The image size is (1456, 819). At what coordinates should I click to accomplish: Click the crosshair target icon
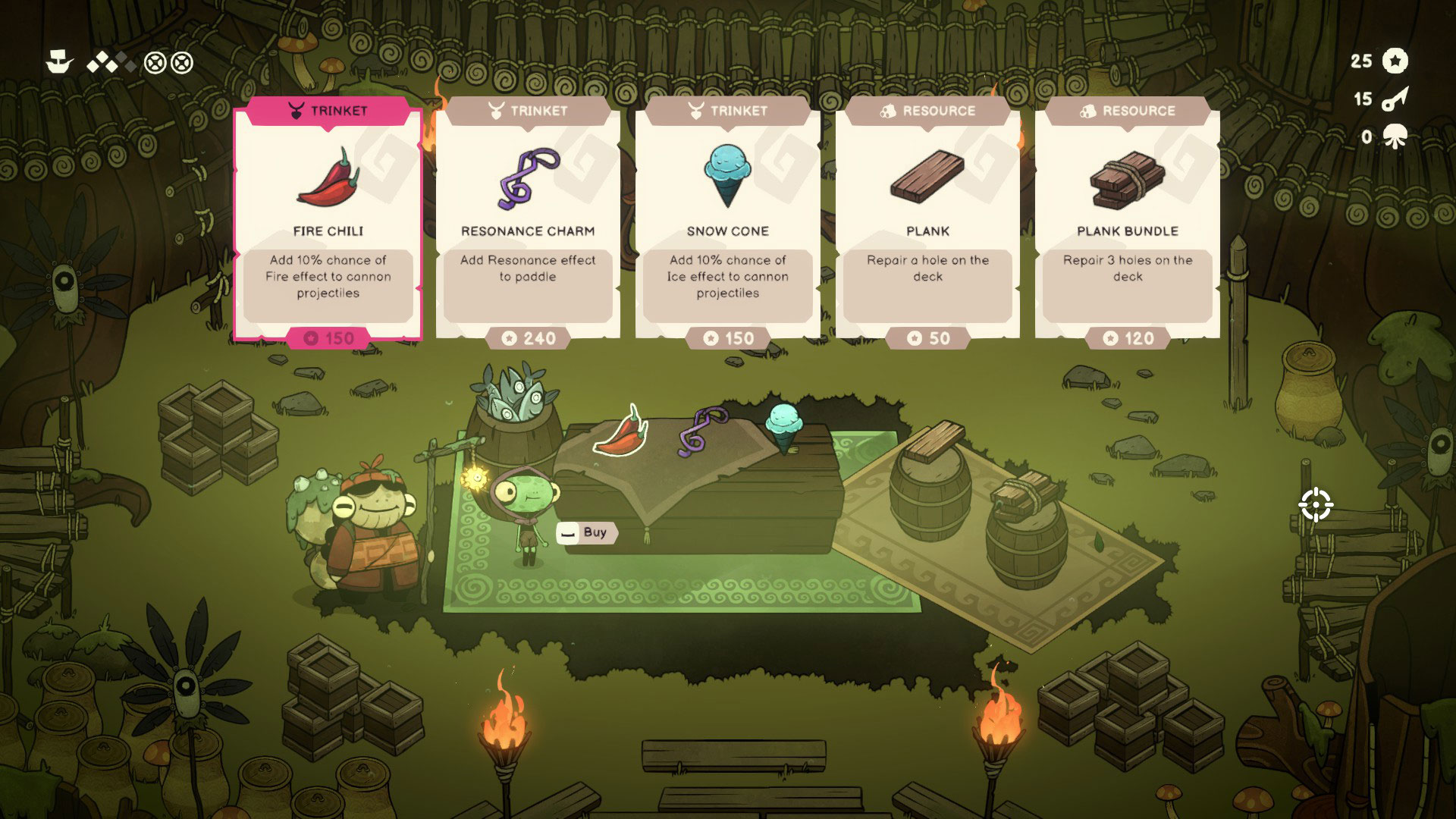[1316, 505]
